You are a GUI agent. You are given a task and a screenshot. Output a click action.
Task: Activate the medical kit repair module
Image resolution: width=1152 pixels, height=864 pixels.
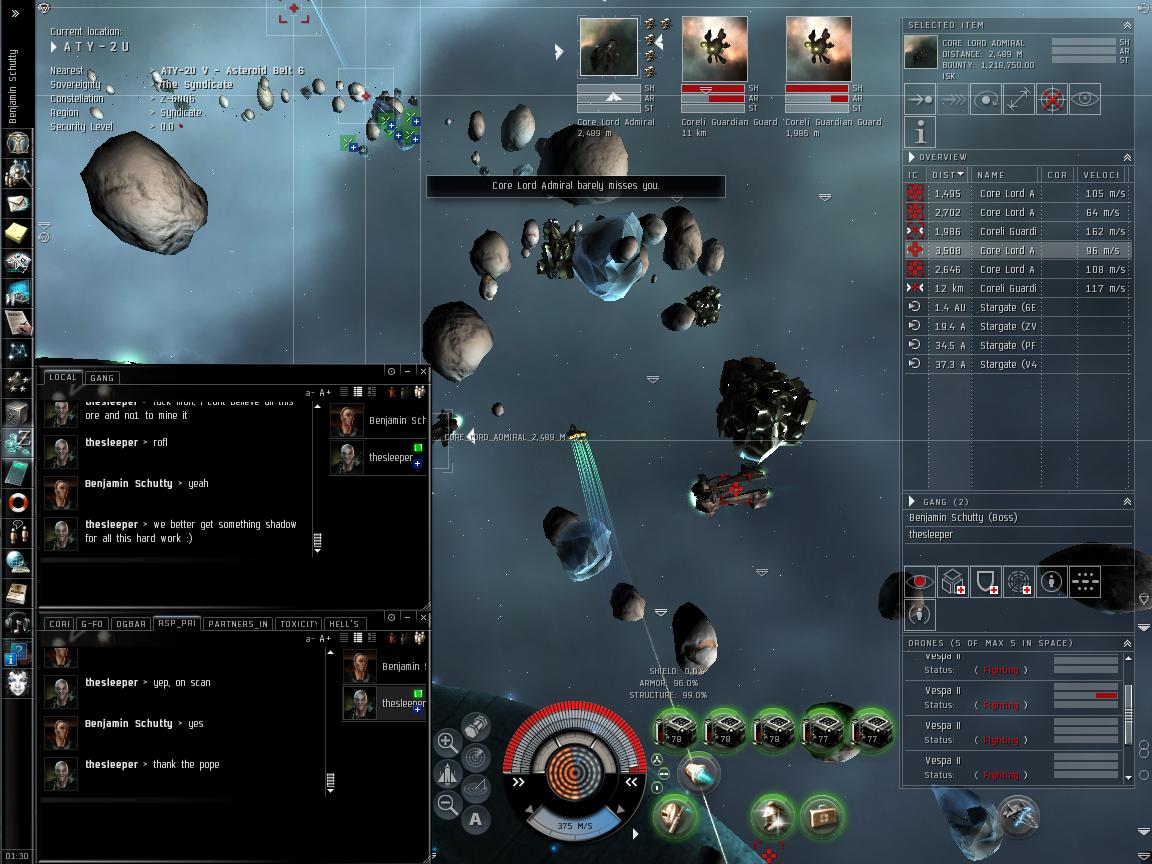click(x=820, y=815)
